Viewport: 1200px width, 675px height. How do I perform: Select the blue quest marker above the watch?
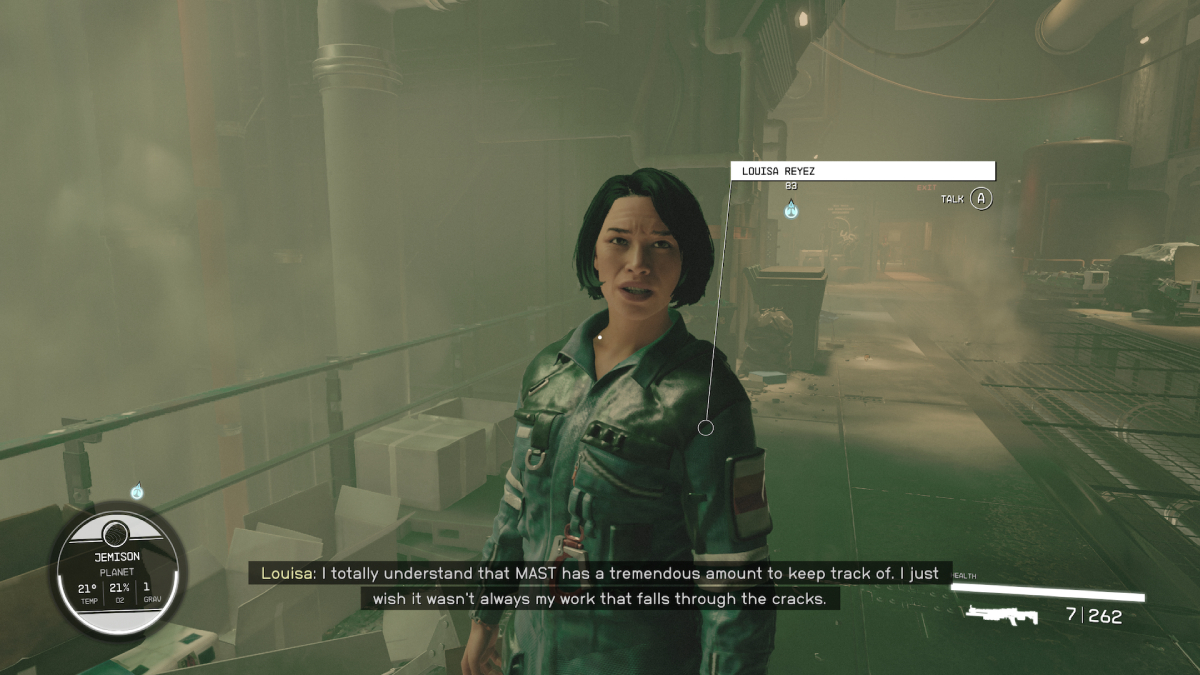coord(137,491)
